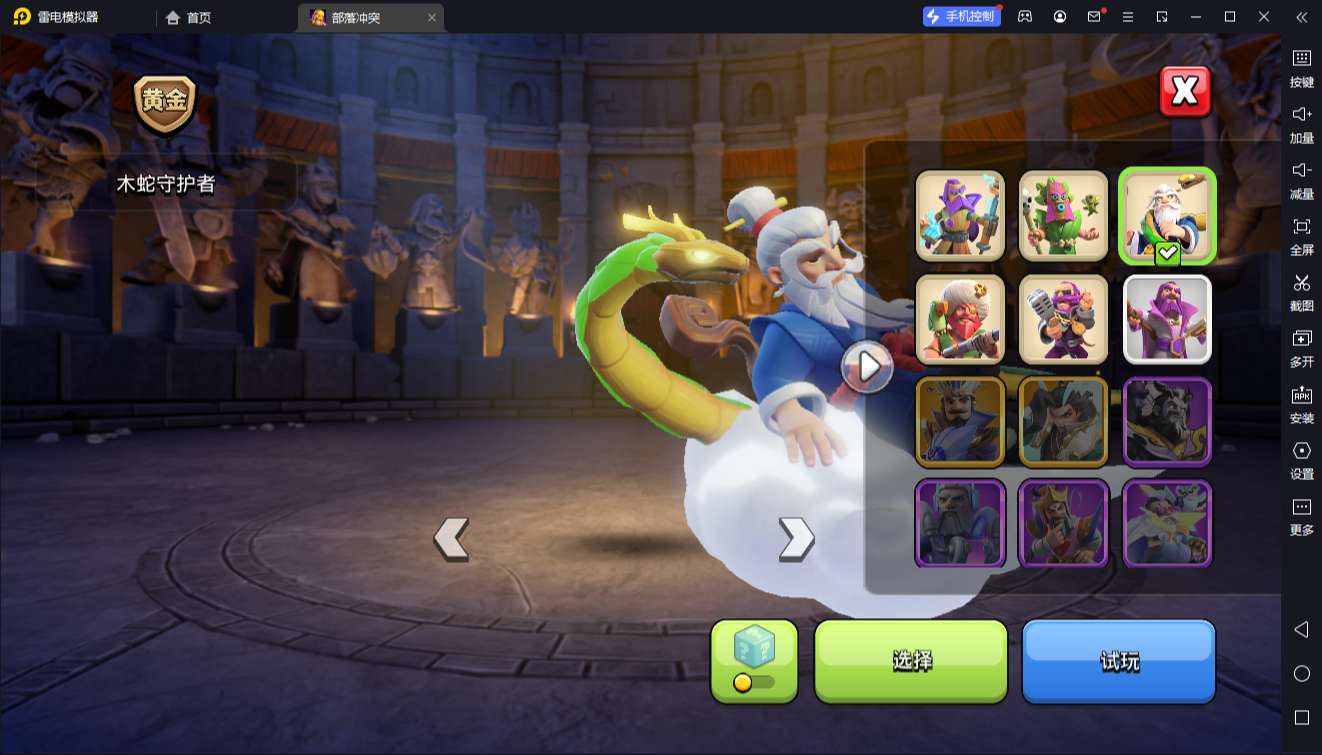
Task: Click the 黄金 gold tier badge
Action: [165, 103]
